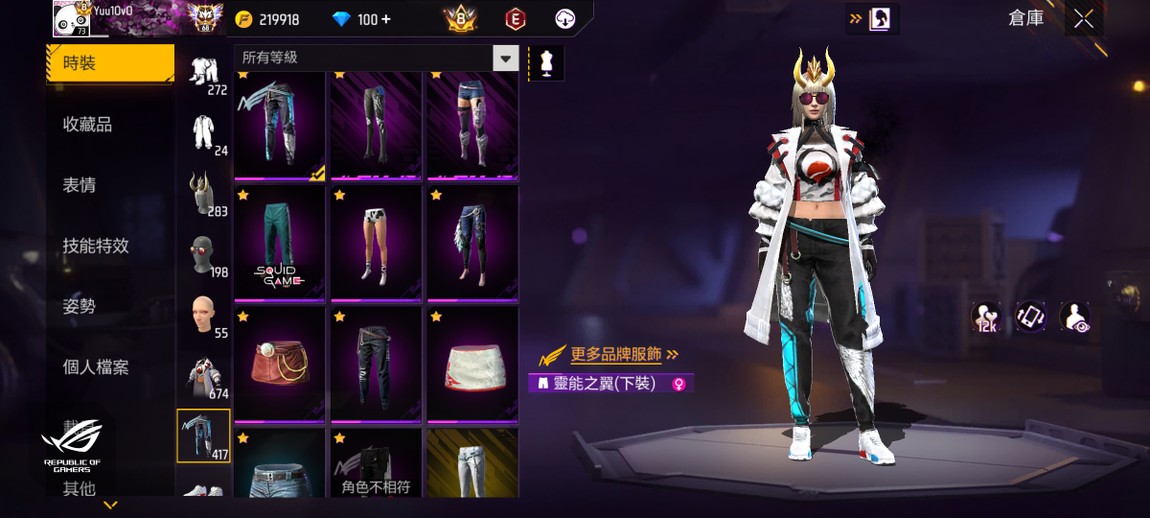Choose the red pouch with gold chain item
The image size is (1150, 518).
click(x=279, y=363)
